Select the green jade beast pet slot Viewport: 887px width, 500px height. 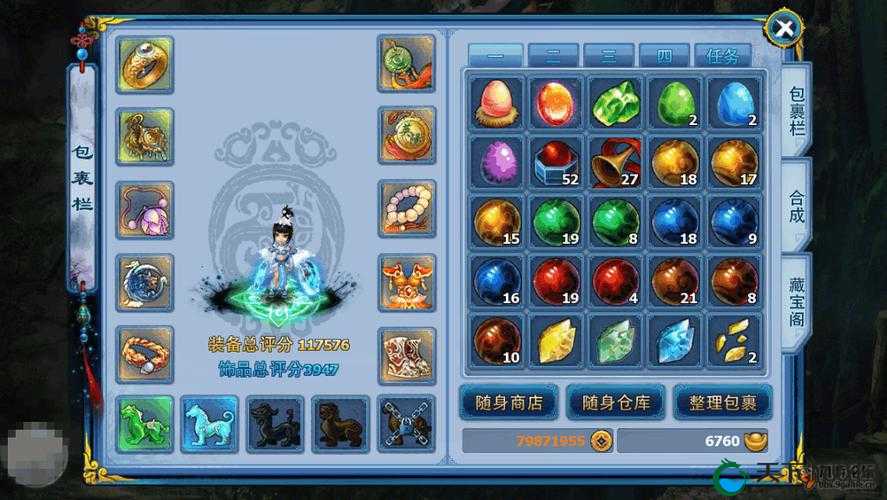coord(145,423)
